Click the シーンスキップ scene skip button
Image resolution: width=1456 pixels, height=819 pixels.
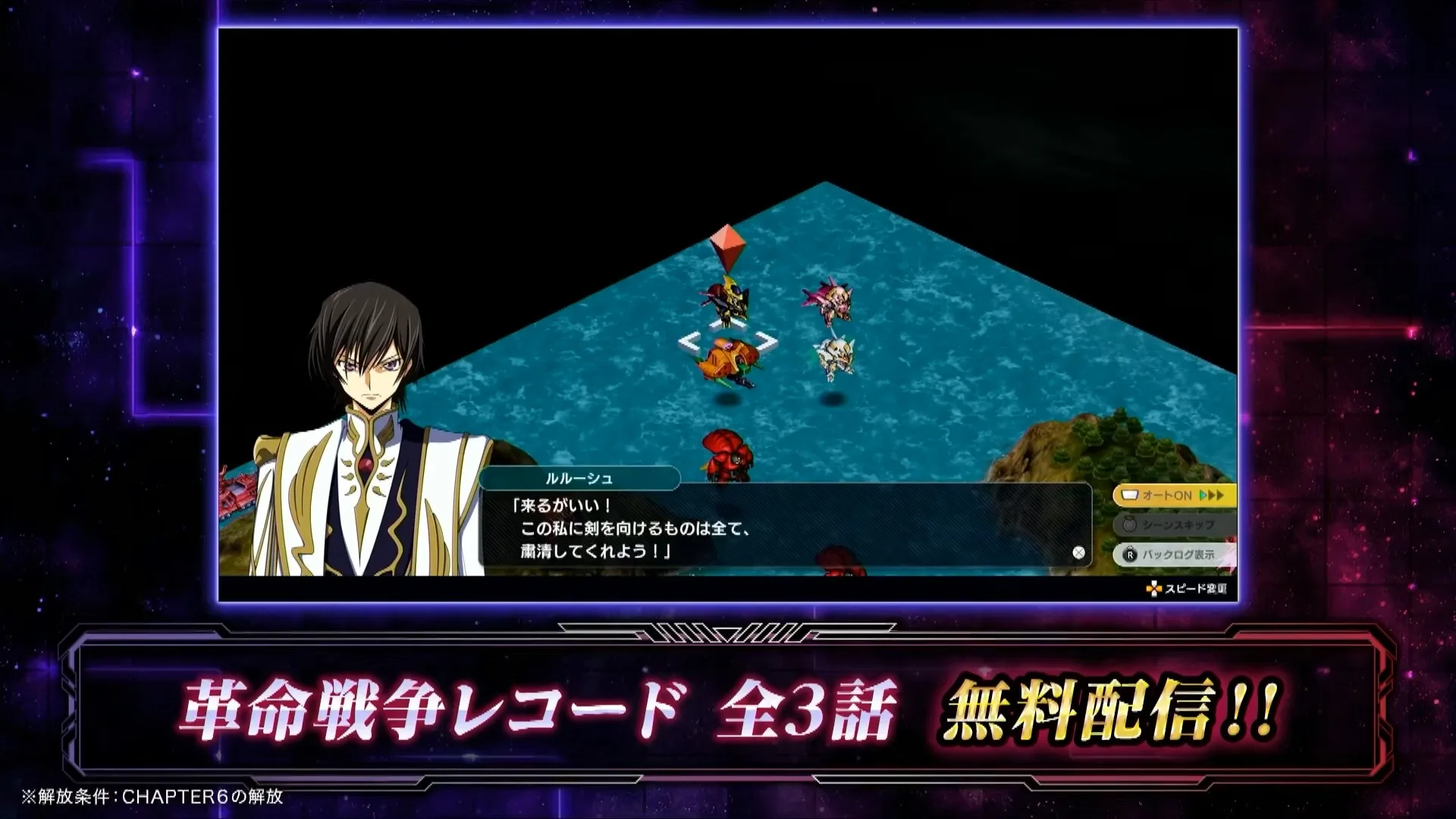[x=1172, y=525]
